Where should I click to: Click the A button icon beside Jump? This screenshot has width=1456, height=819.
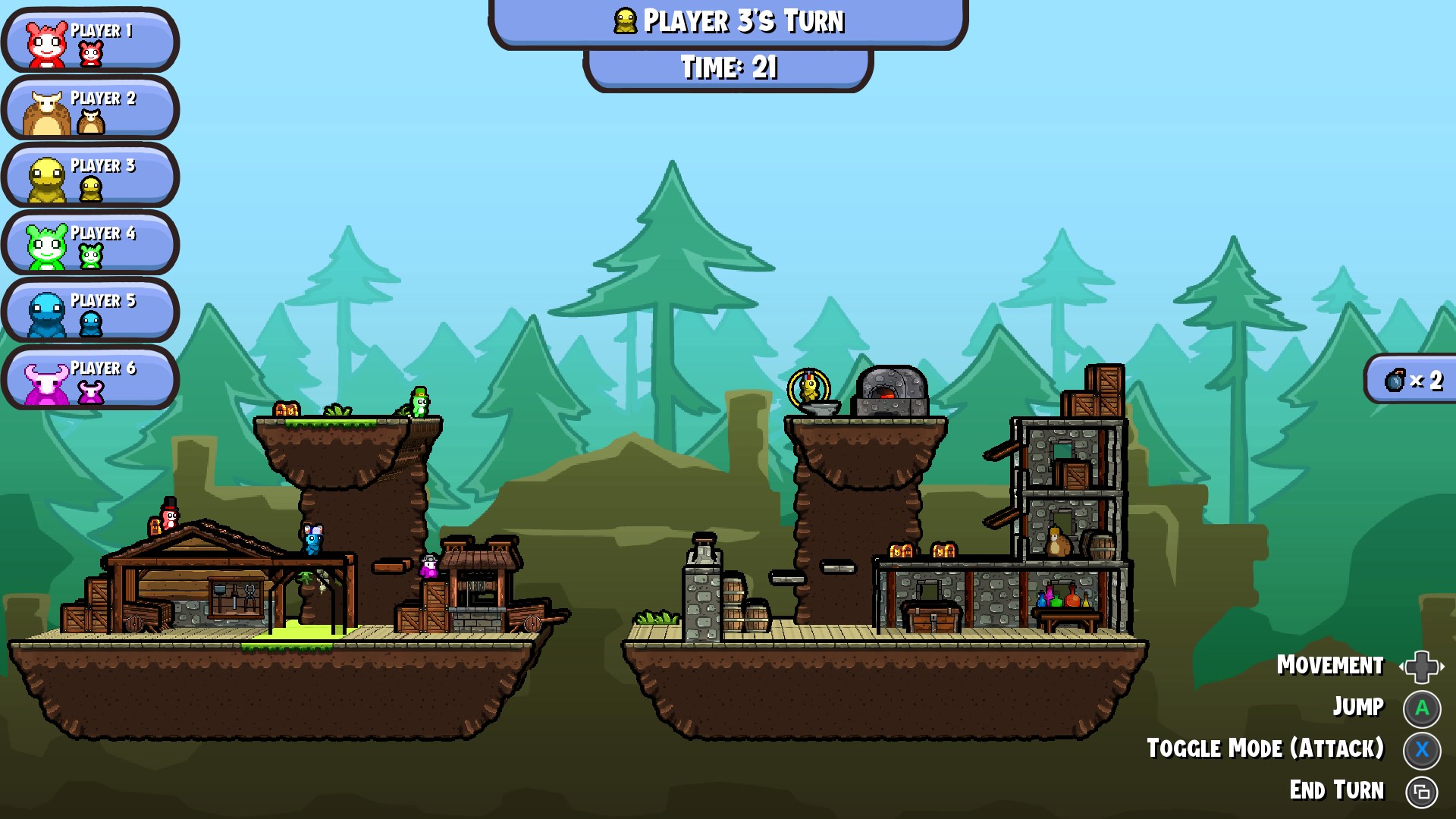point(1422,707)
